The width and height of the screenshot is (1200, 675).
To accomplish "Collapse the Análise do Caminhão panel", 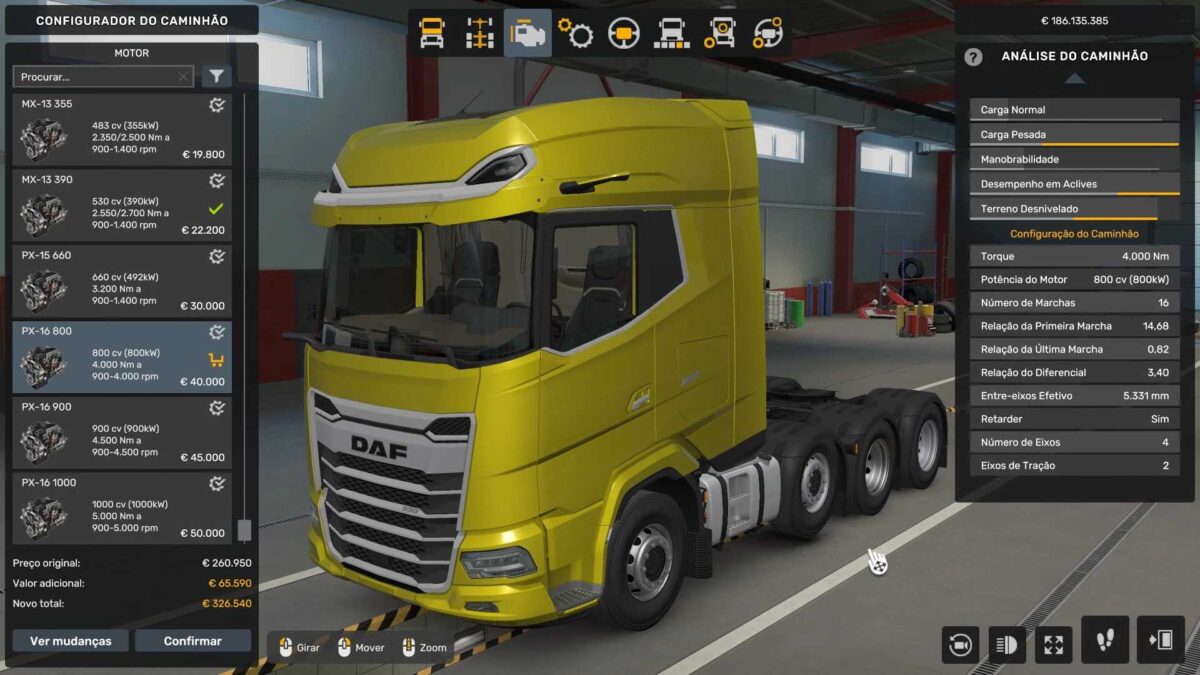I will (x=1074, y=78).
